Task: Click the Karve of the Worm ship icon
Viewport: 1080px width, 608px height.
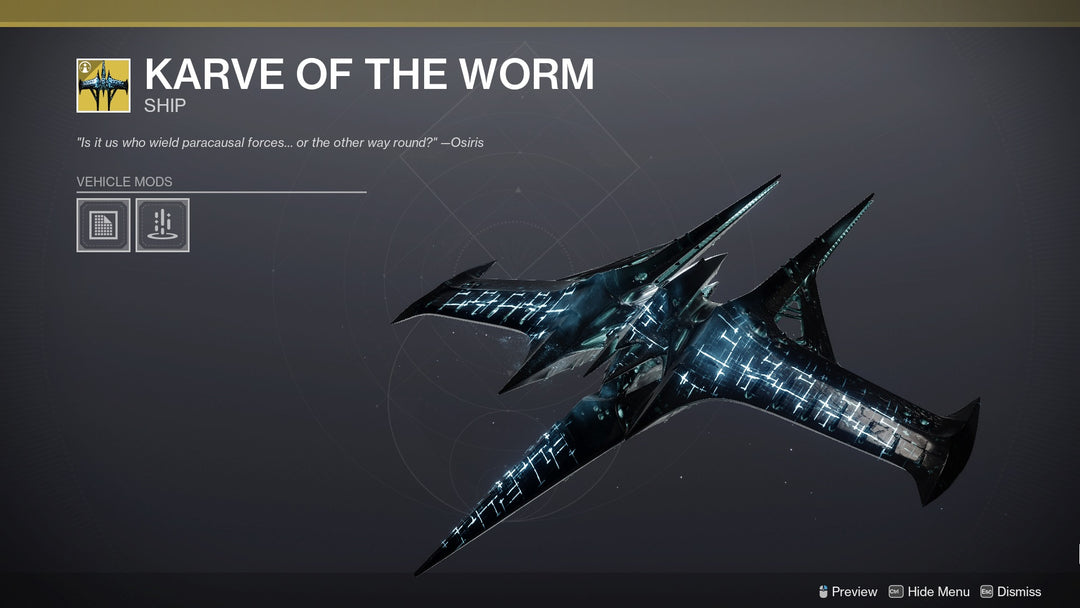Action: [x=103, y=86]
